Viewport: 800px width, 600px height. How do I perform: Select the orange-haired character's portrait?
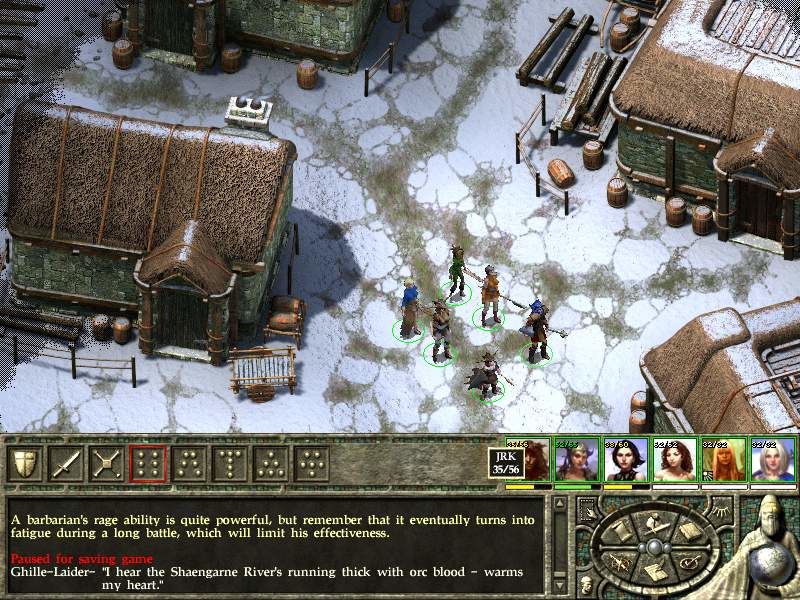point(725,460)
